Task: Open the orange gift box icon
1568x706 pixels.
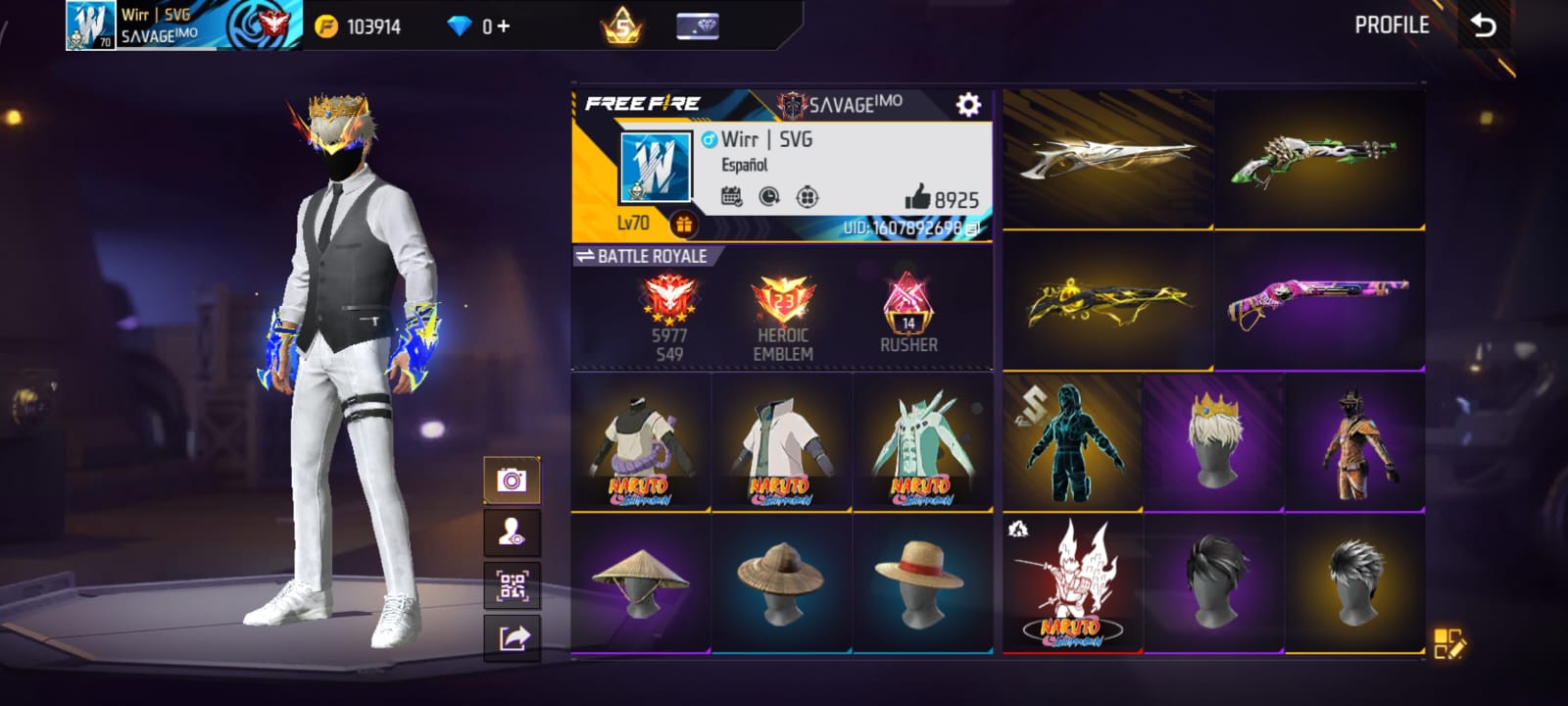Action: click(683, 225)
